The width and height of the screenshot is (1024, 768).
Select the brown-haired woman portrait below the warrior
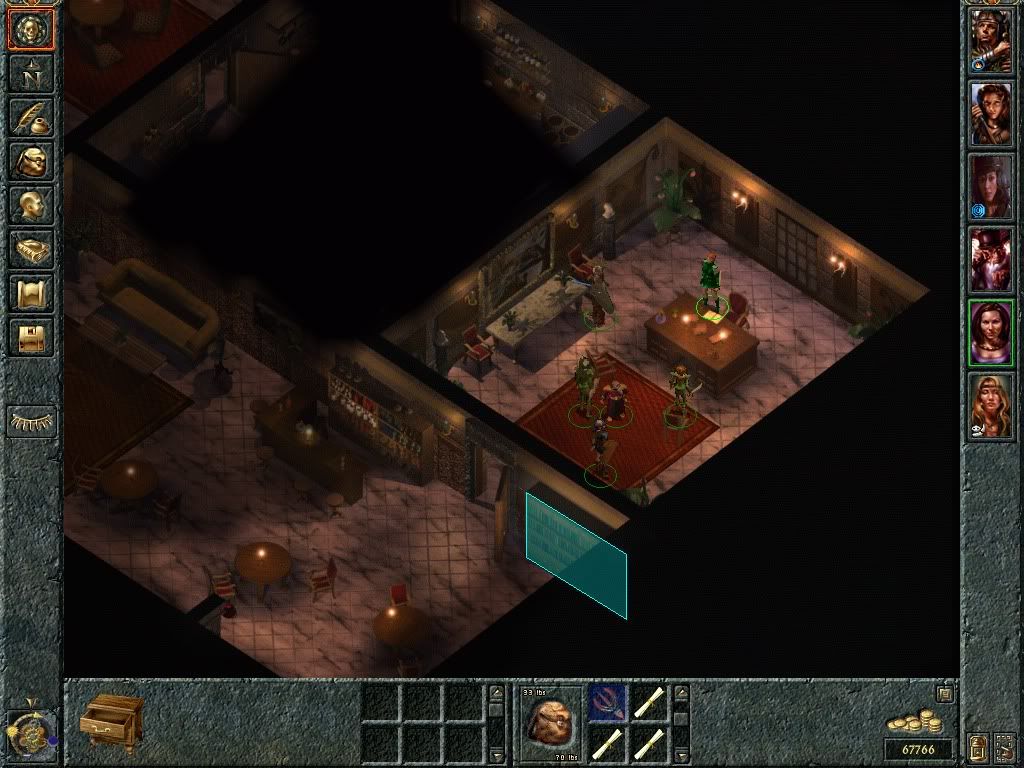pos(991,114)
